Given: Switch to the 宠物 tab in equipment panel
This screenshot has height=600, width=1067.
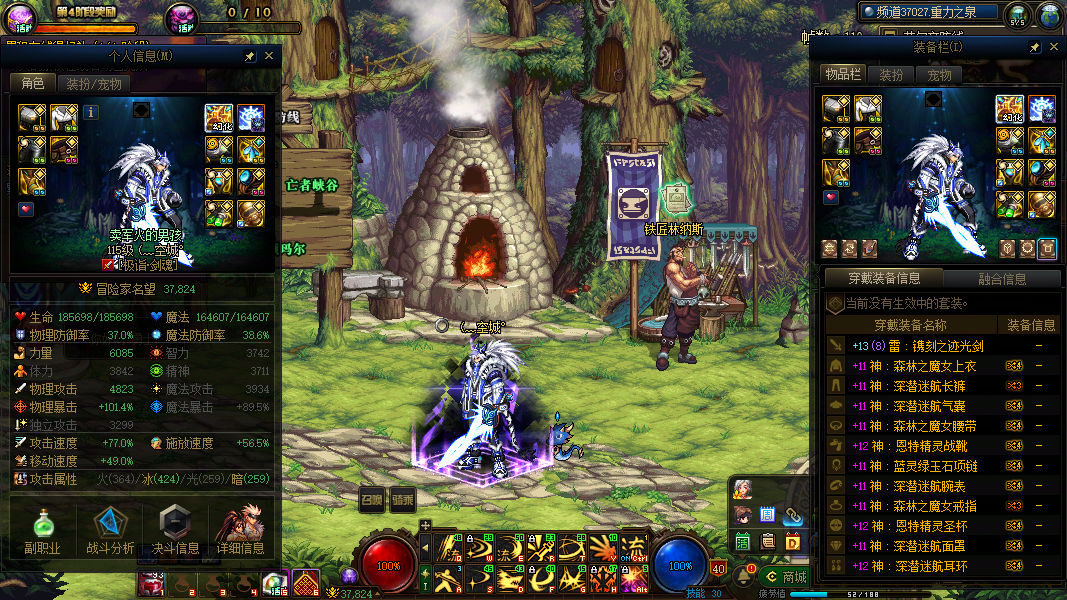Looking at the screenshot, I should coord(939,74).
